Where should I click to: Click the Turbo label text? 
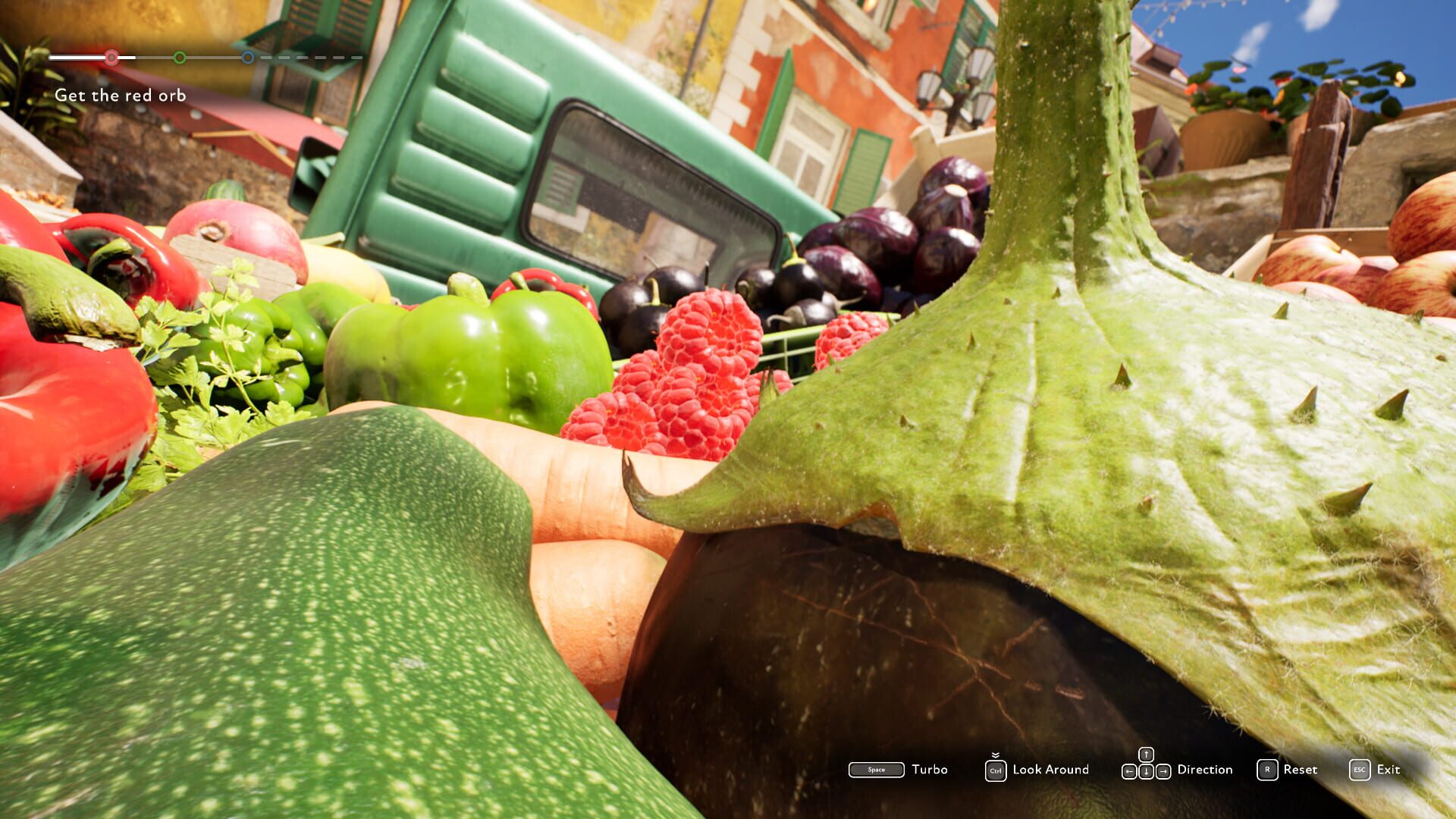(928, 770)
